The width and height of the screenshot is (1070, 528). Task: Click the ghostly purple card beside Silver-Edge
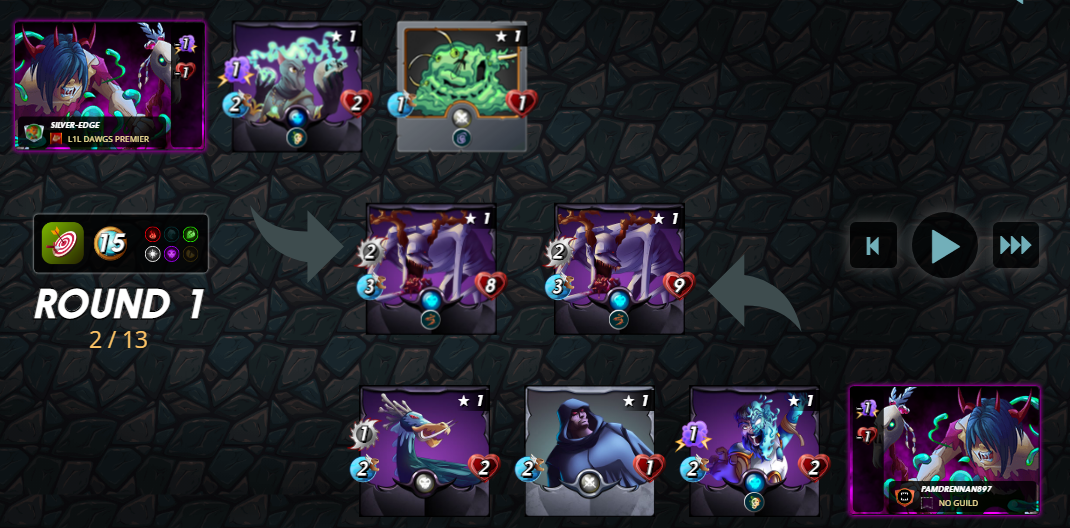point(297,88)
